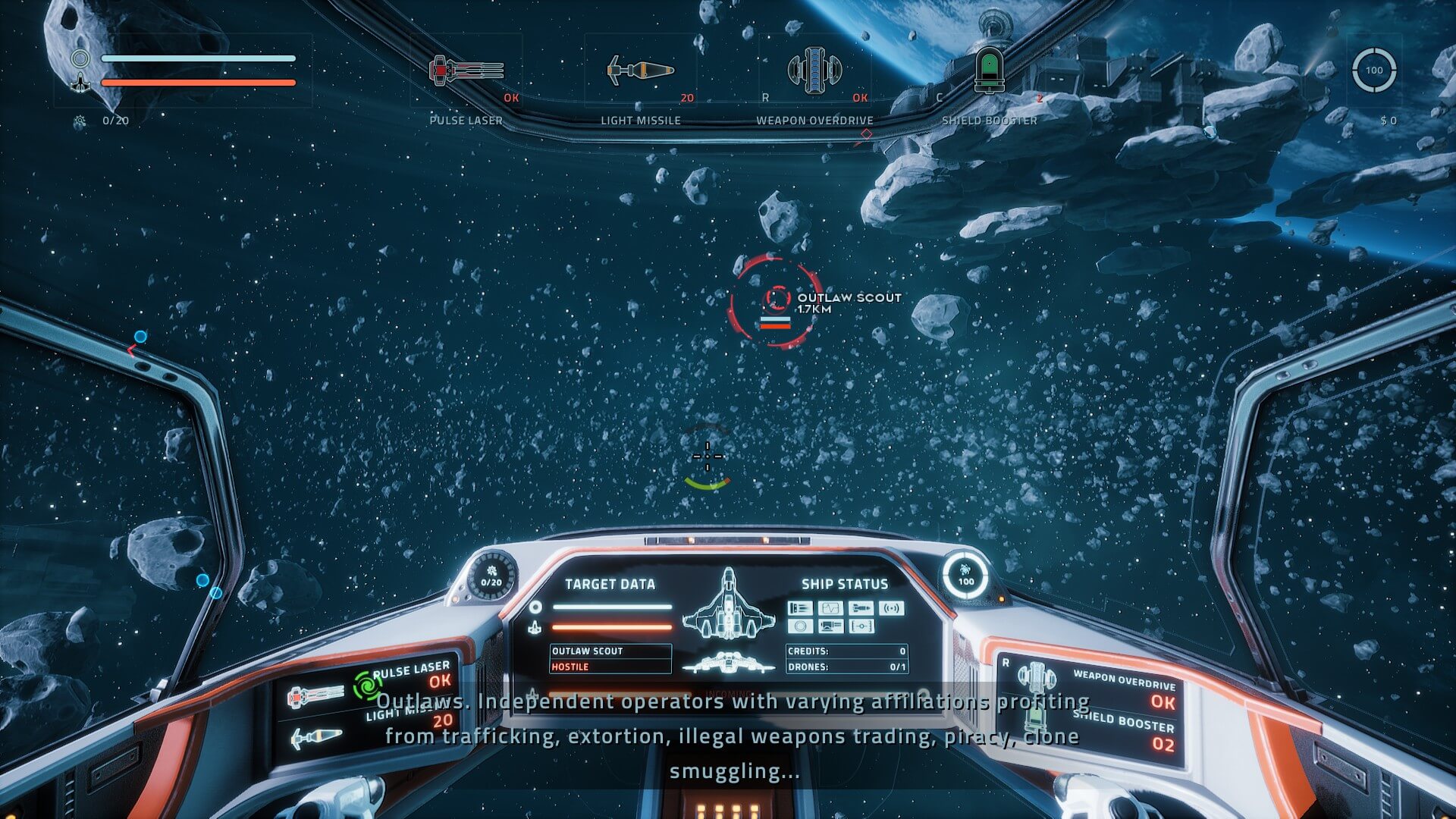Use the Shield Booster consumable icon
1456x819 pixels.
pyautogui.click(x=989, y=71)
